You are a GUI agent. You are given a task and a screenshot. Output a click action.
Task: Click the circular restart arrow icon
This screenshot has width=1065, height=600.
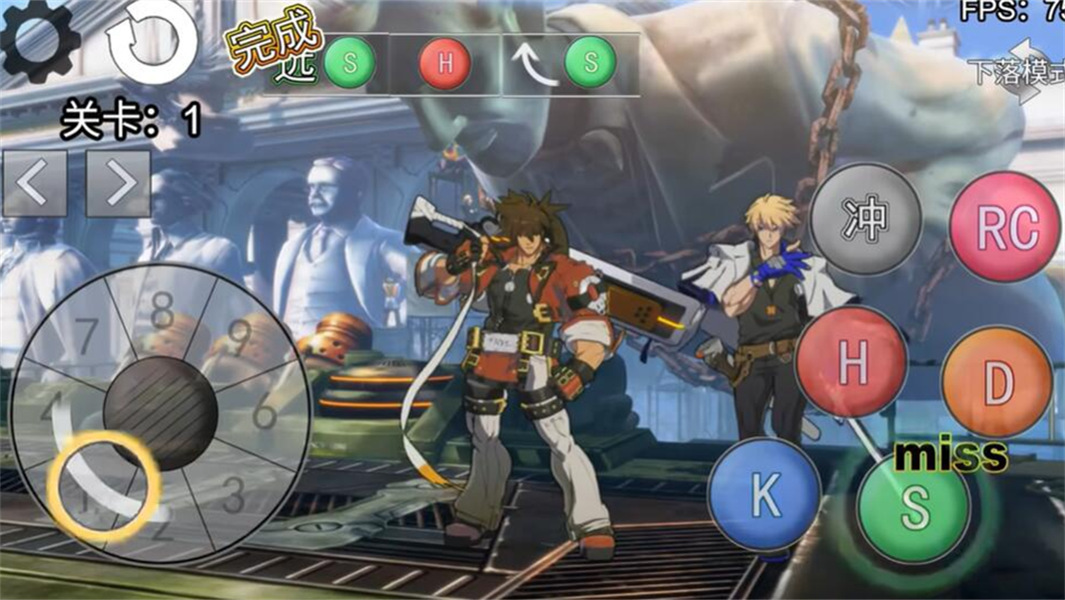pos(152,40)
